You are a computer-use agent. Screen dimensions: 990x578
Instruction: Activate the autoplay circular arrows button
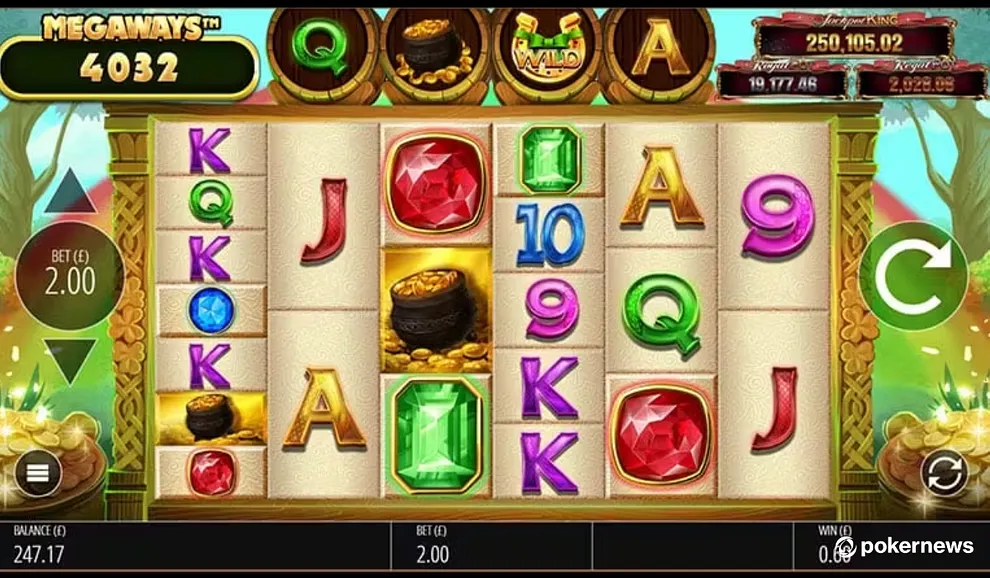pos(945,473)
